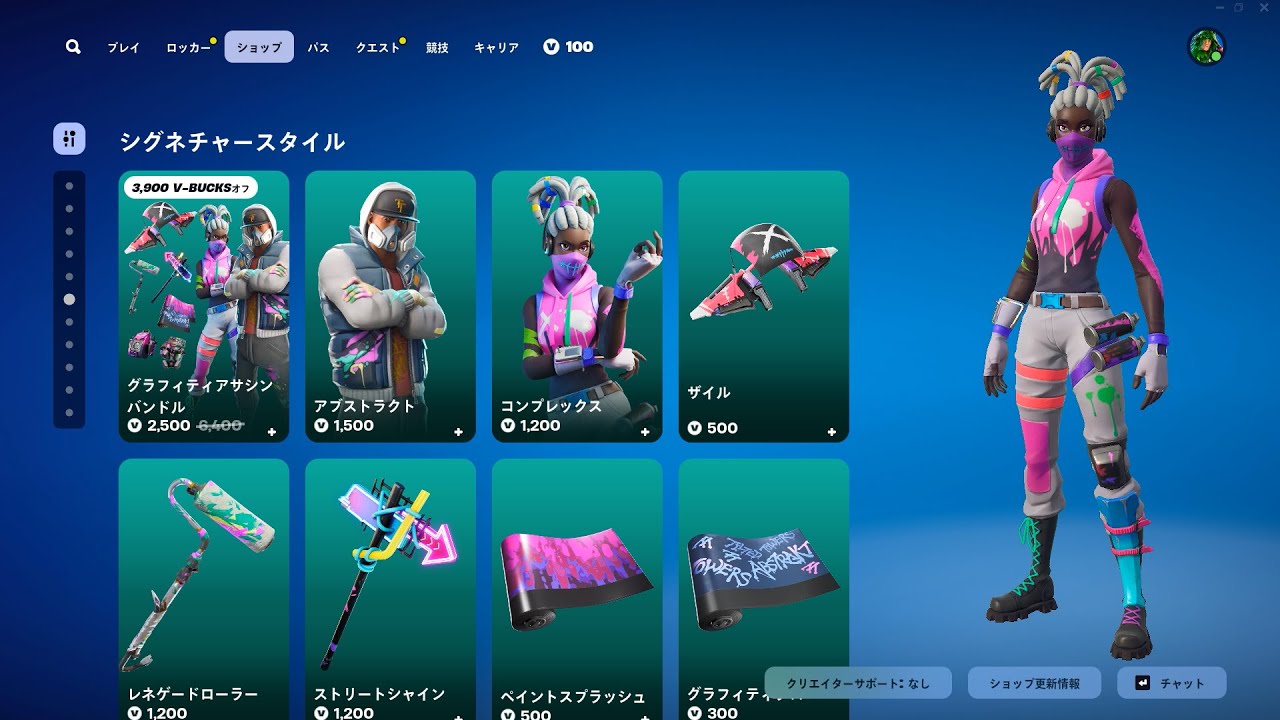Viewport: 1280px width, 720px height.
Task: Open the キャリア tab
Action: pos(497,47)
